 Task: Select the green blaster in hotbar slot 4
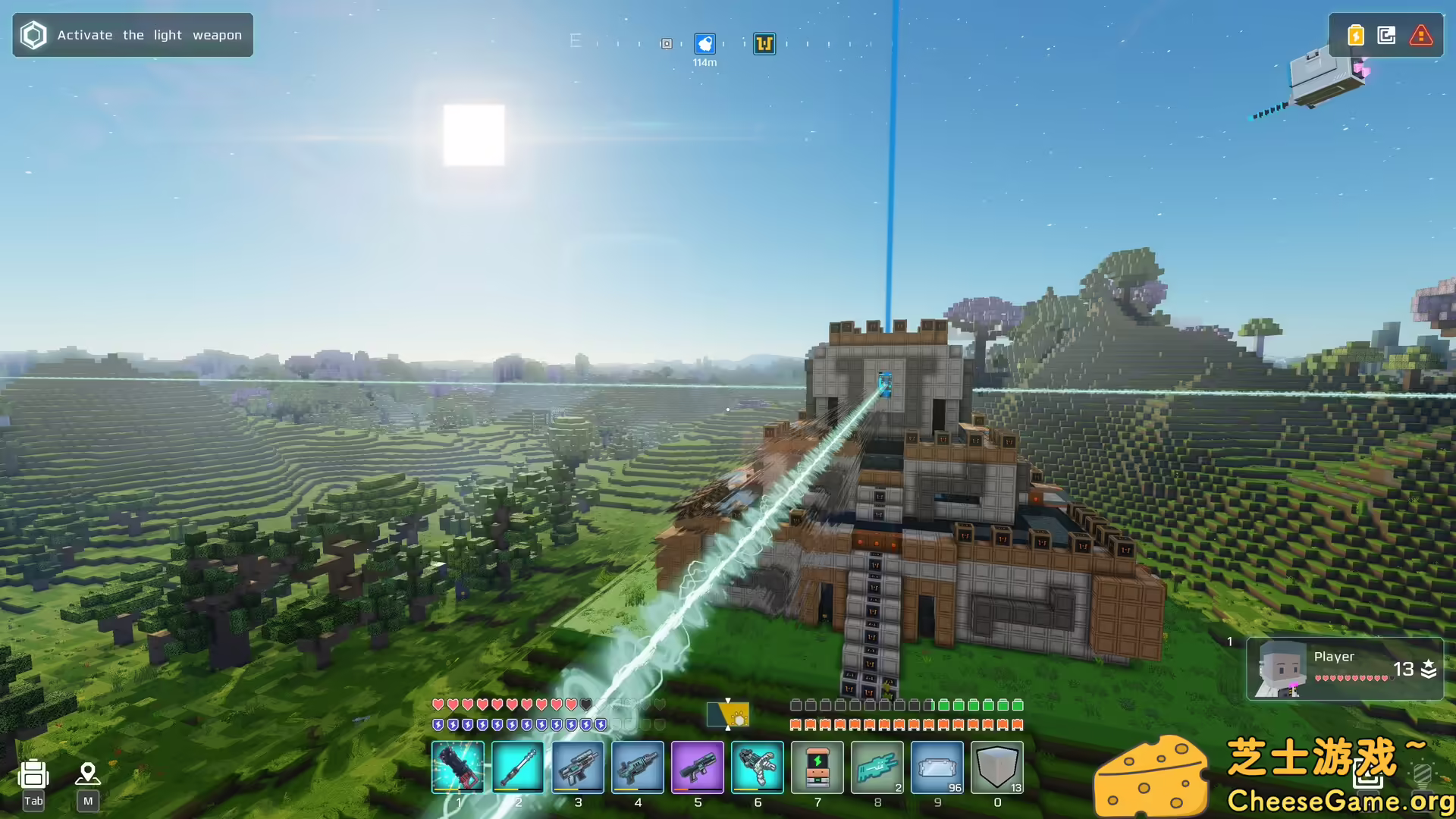638,767
